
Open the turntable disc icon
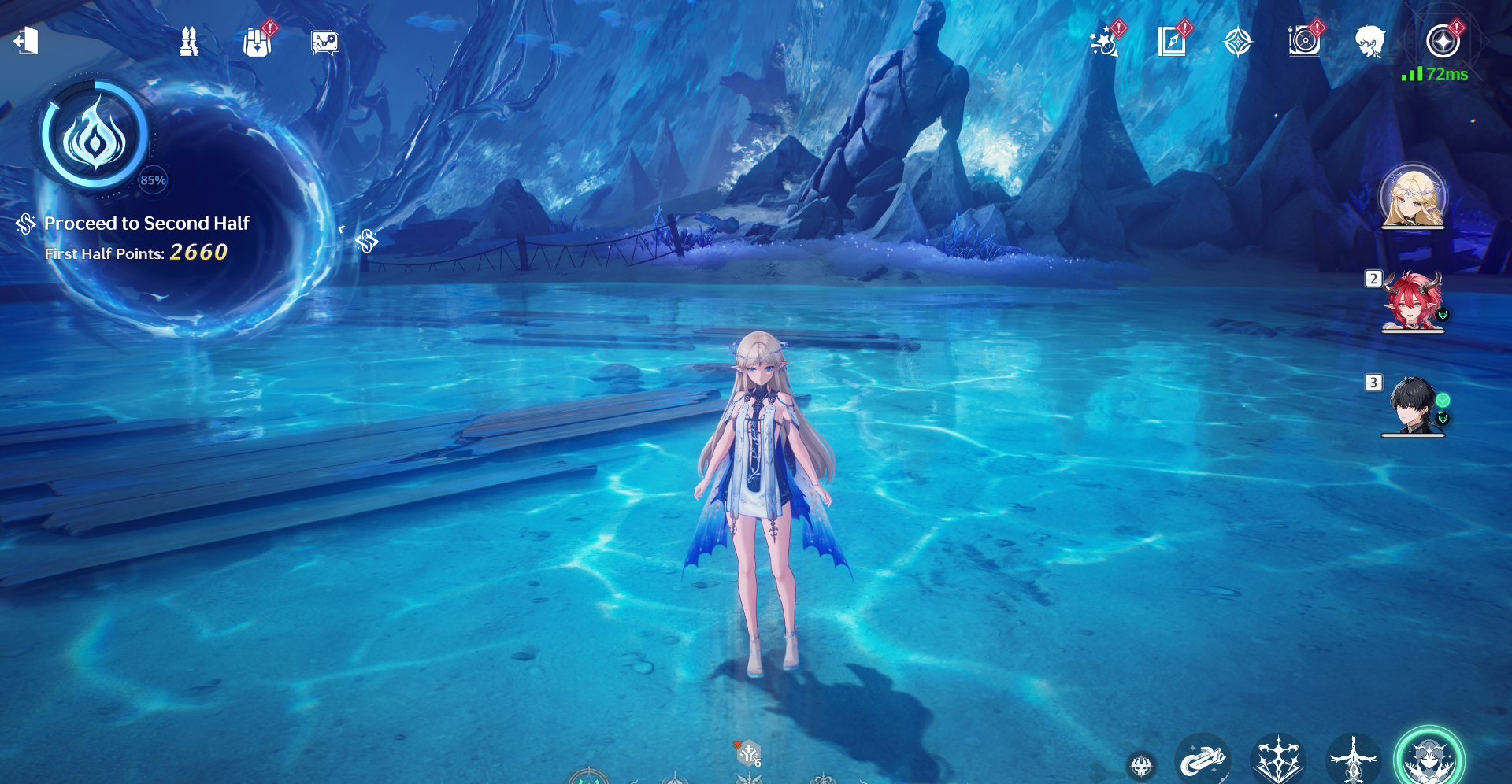click(x=1304, y=42)
